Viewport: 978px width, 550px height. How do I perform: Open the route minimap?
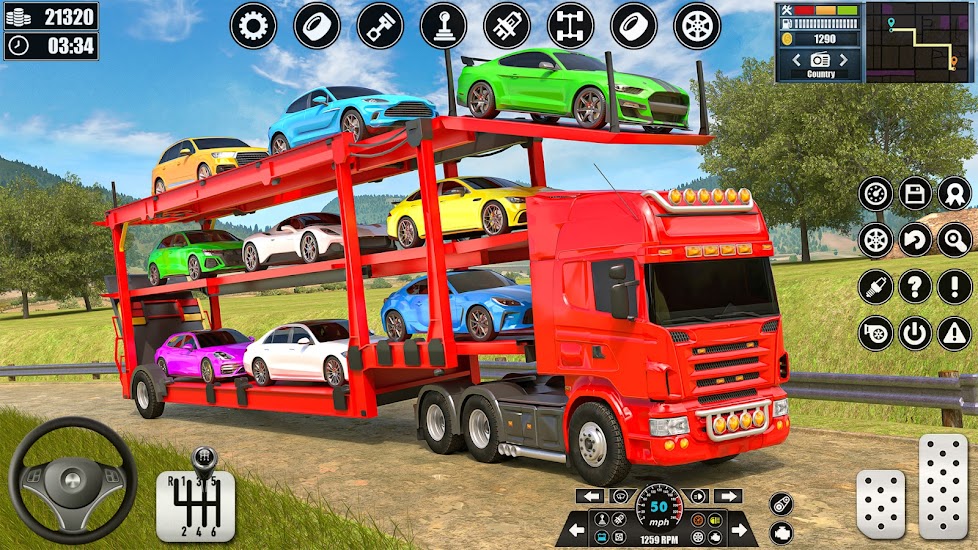tap(918, 42)
